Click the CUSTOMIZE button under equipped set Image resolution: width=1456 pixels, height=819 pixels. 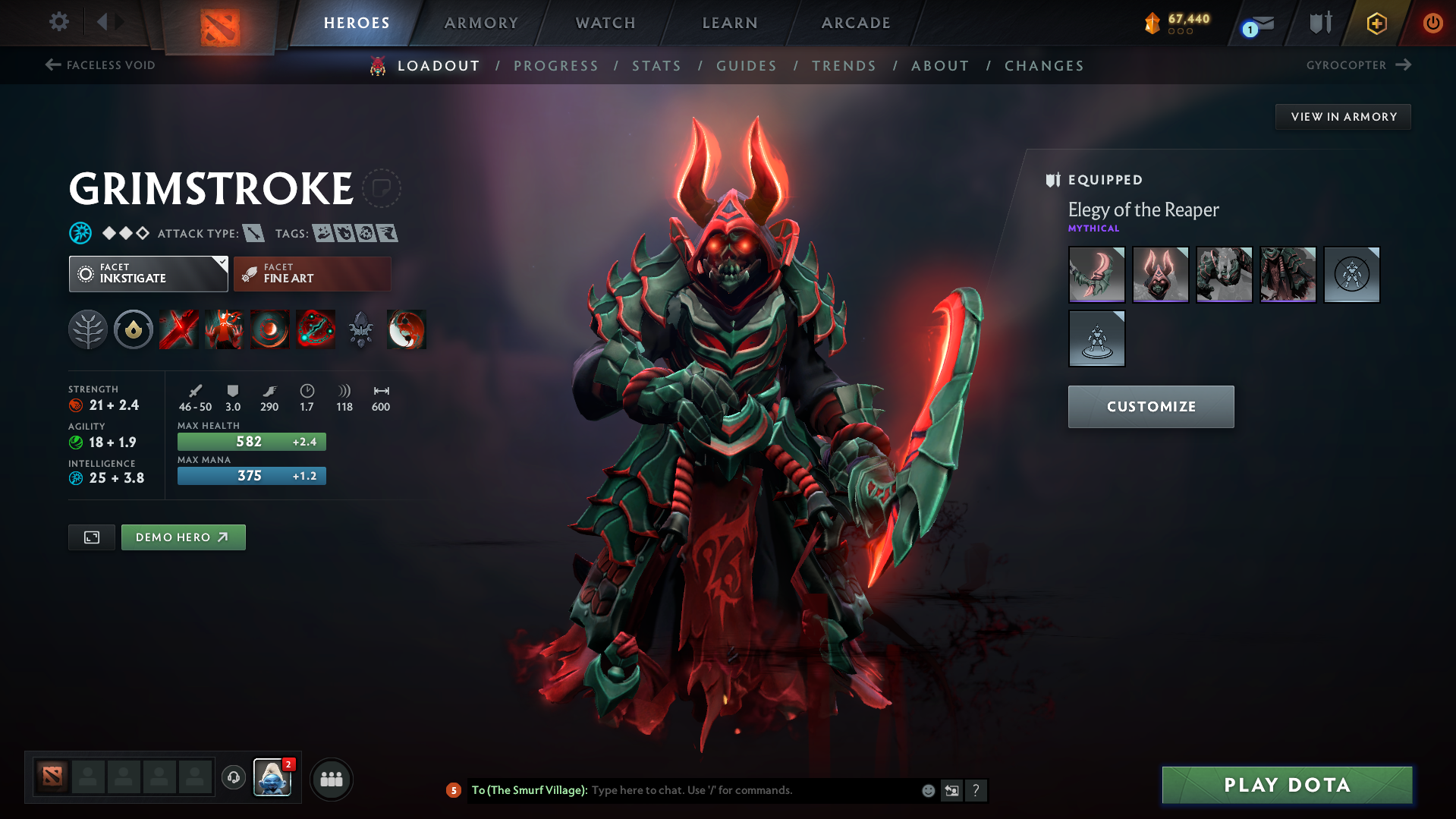click(x=1150, y=406)
